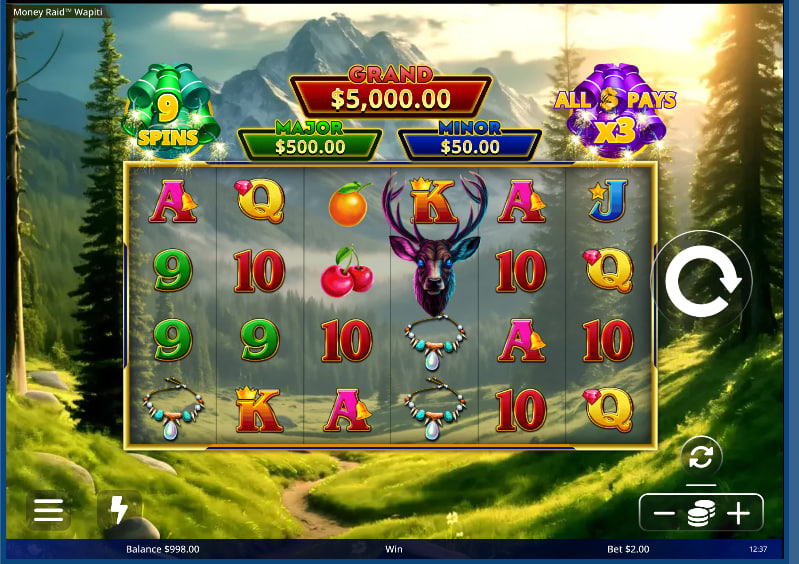Open the coin stack bet selector

(x=701, y=514)
